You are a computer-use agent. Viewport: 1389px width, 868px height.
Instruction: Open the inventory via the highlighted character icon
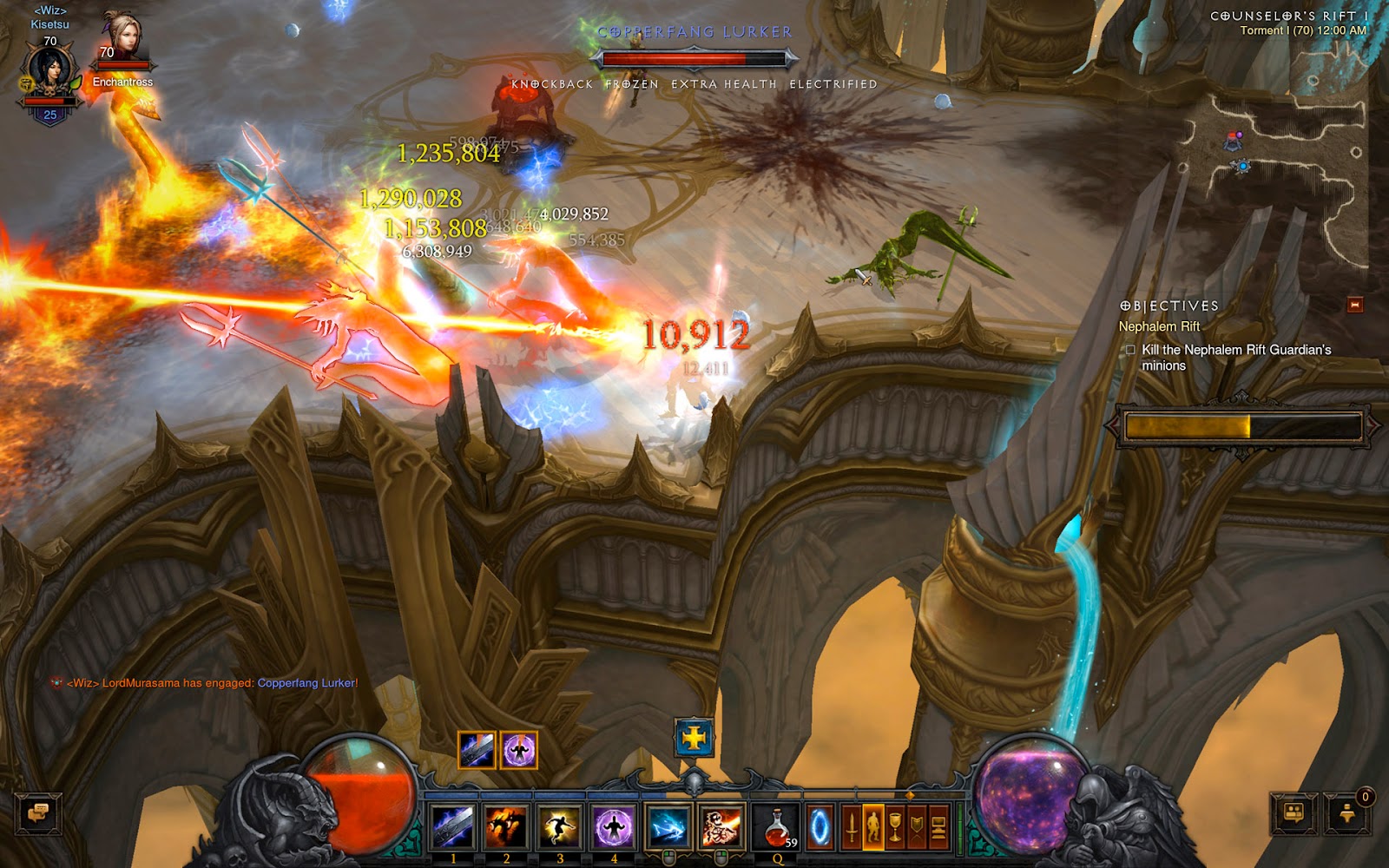(873, 826)
